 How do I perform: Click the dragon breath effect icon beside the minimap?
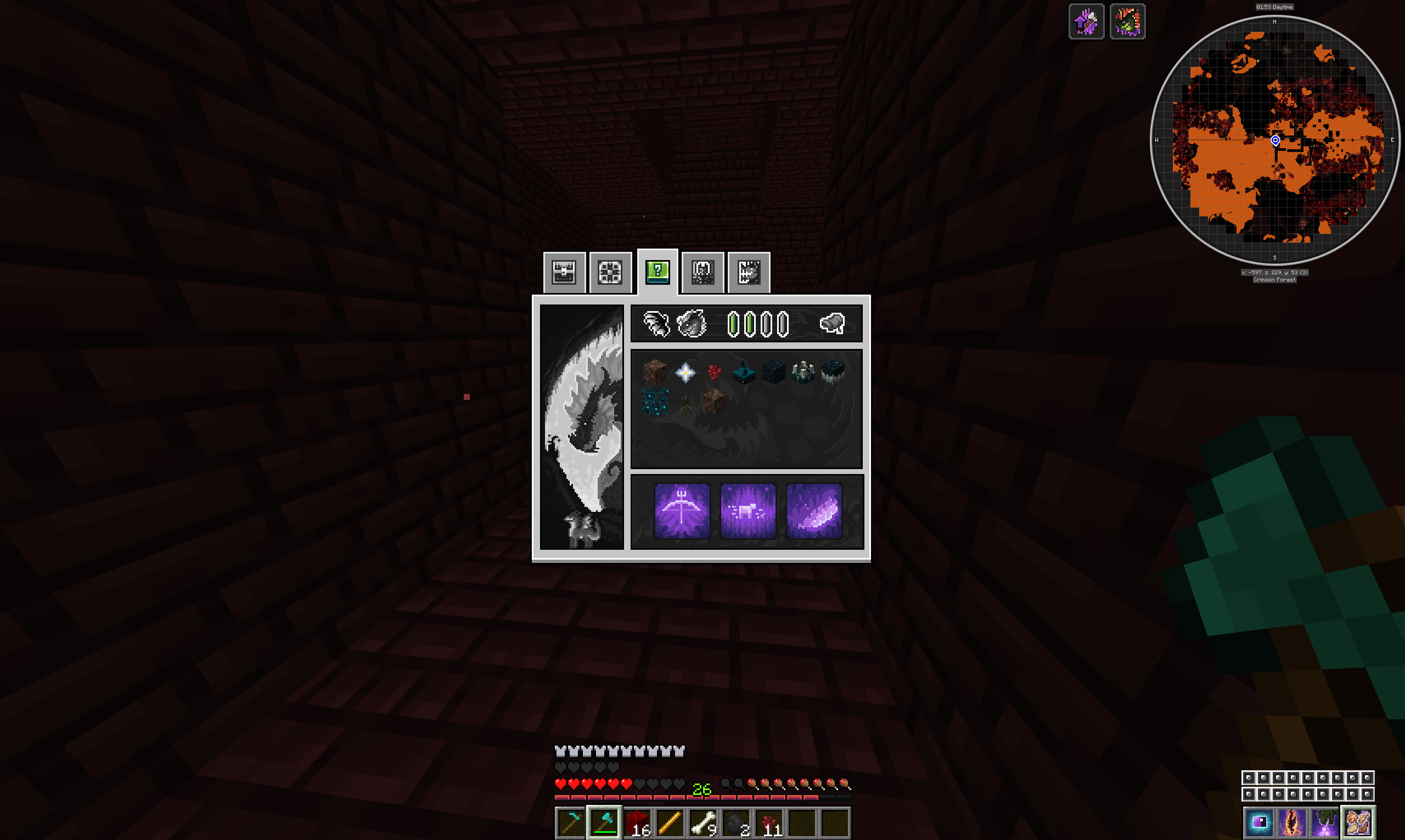pyautogui.click(x=1128, y=21)
